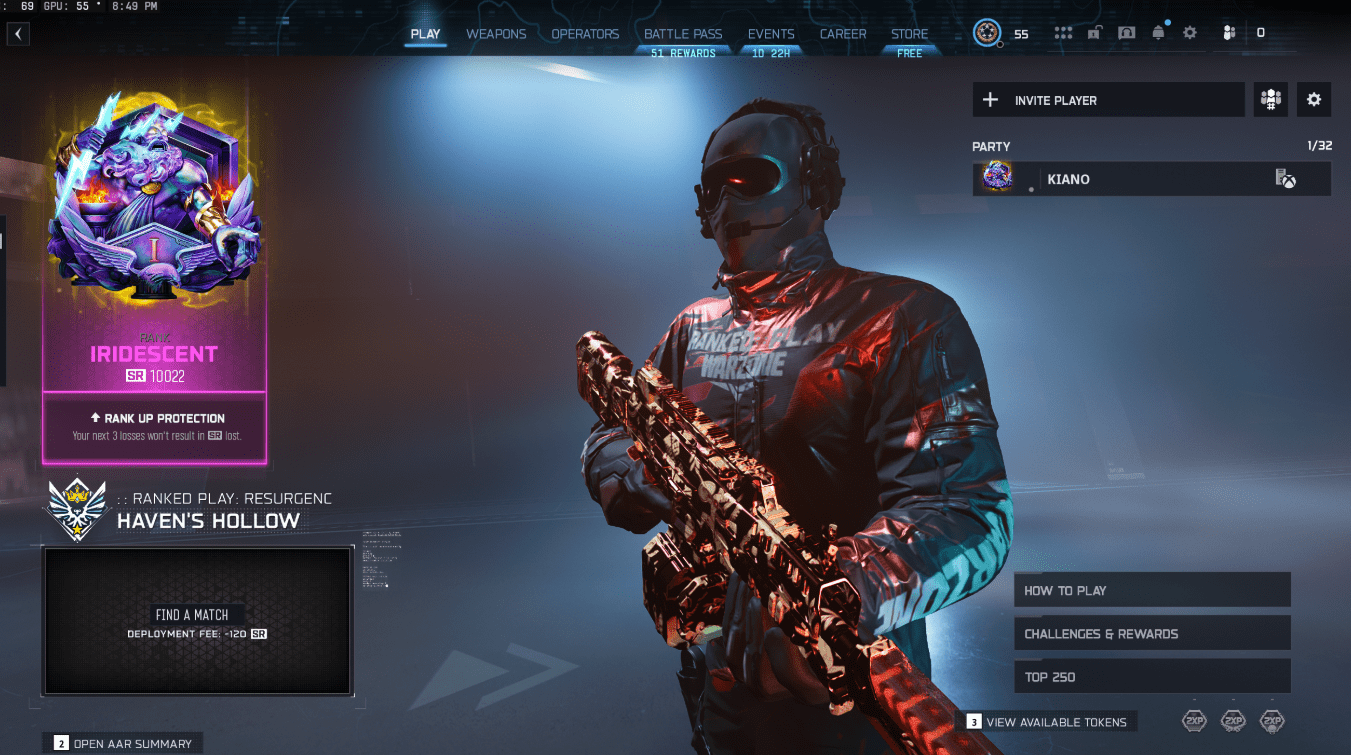View the Top 250 leaderboard
The image size is (1351, 755).
tap(1152, 677)
